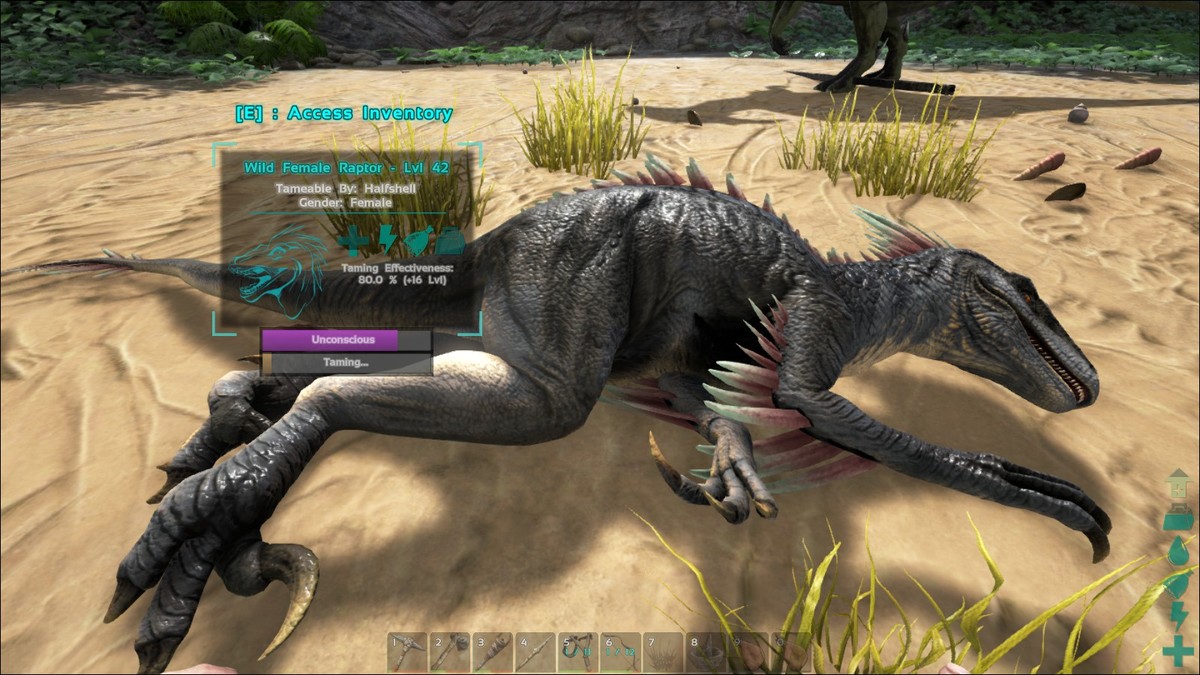Select the stone pickaxe in hotbar slot 1
This screenshot has width=1200, height=675.
407,652
